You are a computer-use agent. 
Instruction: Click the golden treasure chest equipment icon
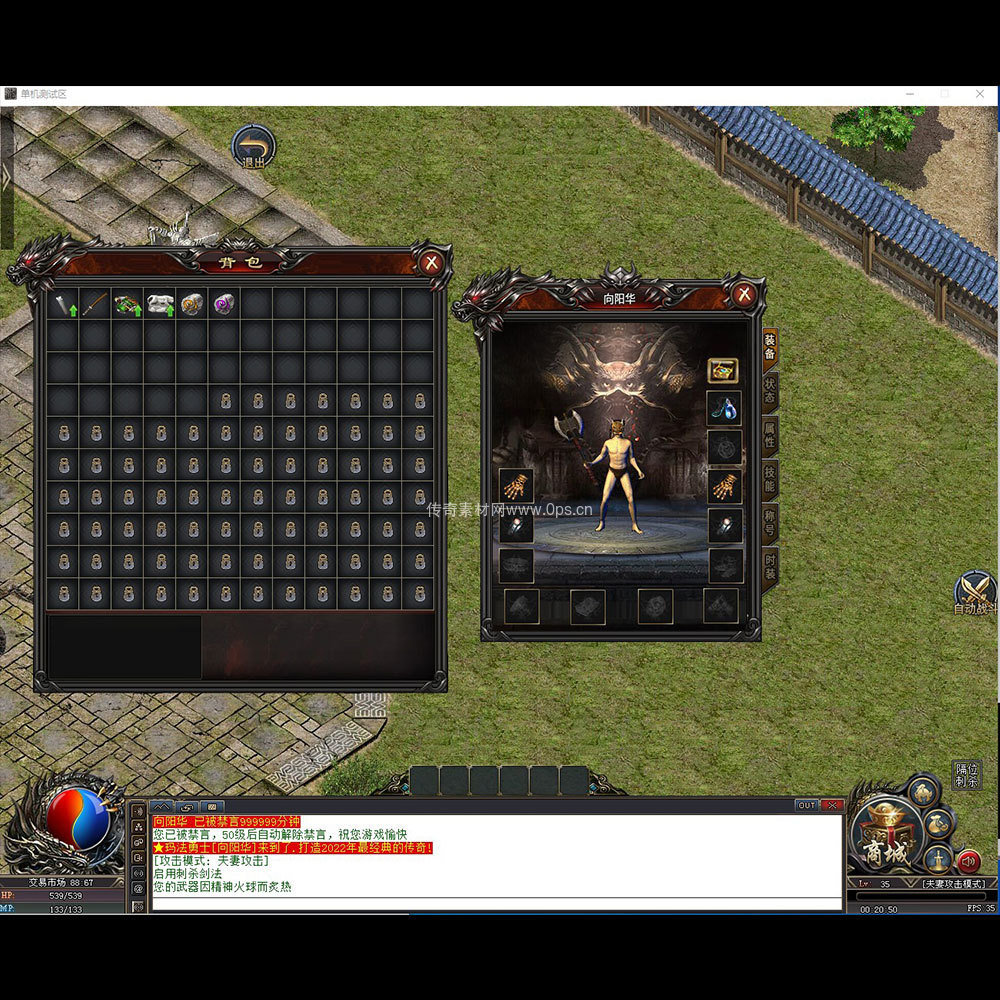click(x=723, y=371)
